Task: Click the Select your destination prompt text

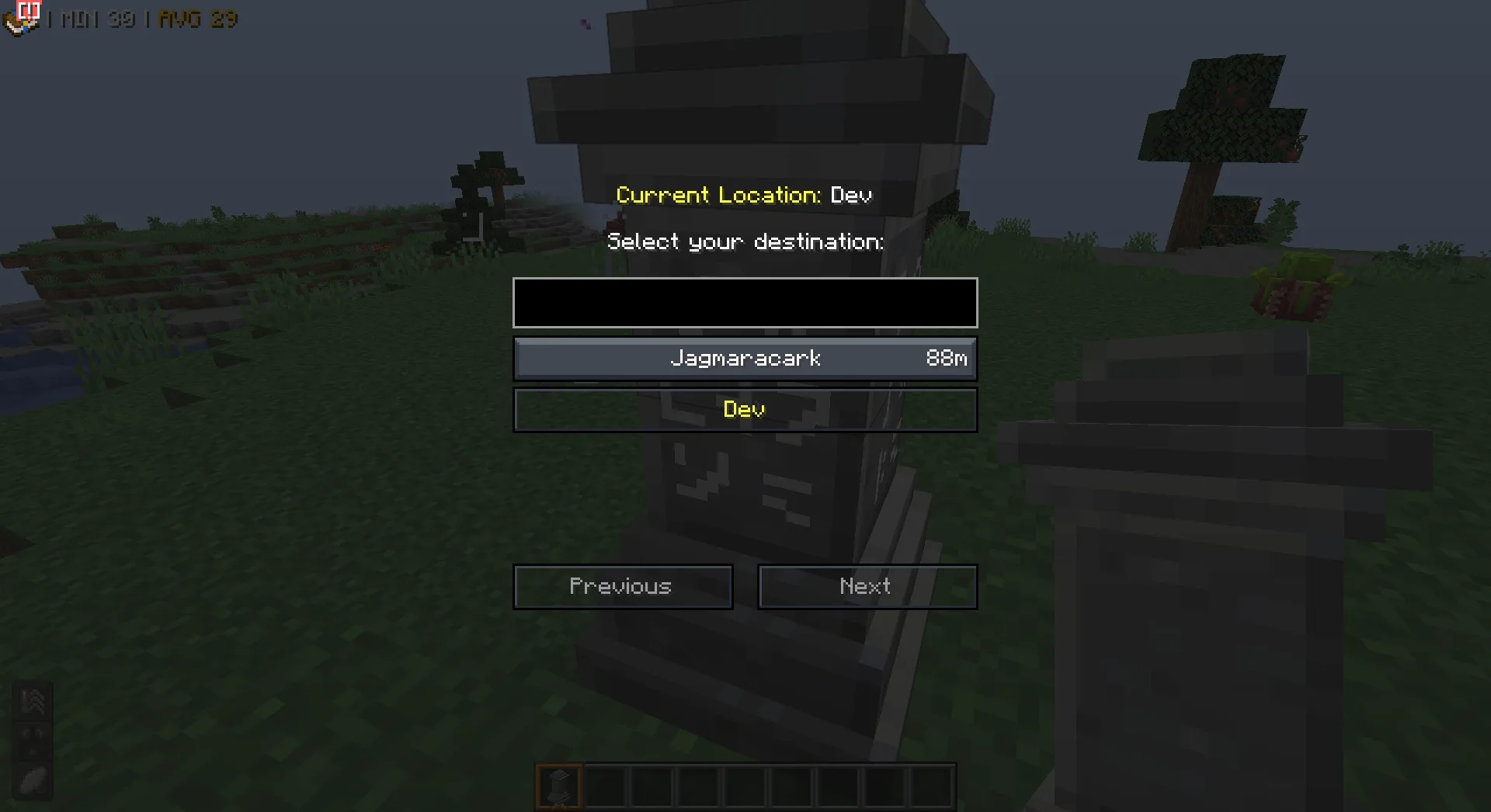Action: coord(745,241)
